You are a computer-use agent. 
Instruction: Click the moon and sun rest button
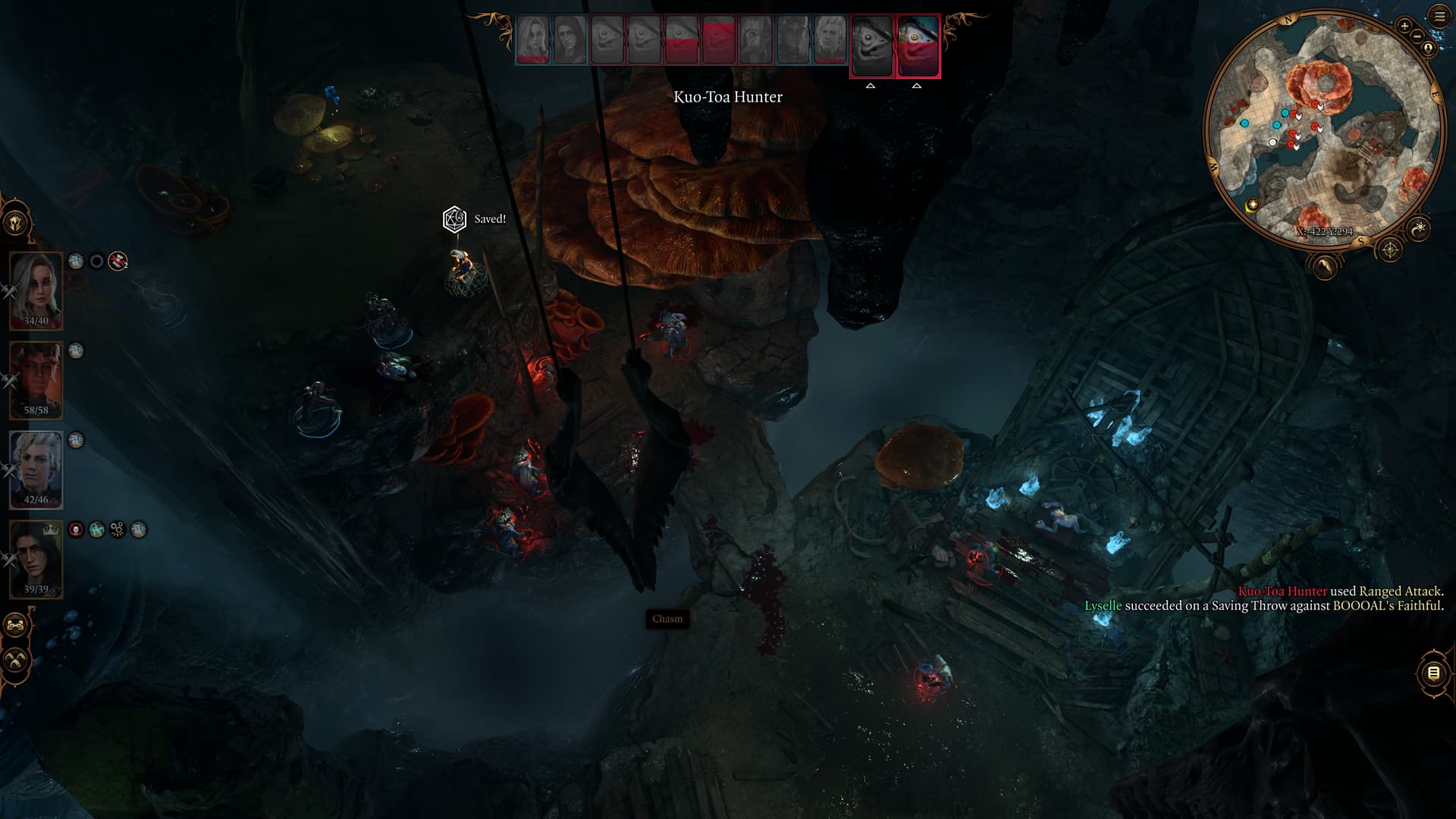[1419, 227]
